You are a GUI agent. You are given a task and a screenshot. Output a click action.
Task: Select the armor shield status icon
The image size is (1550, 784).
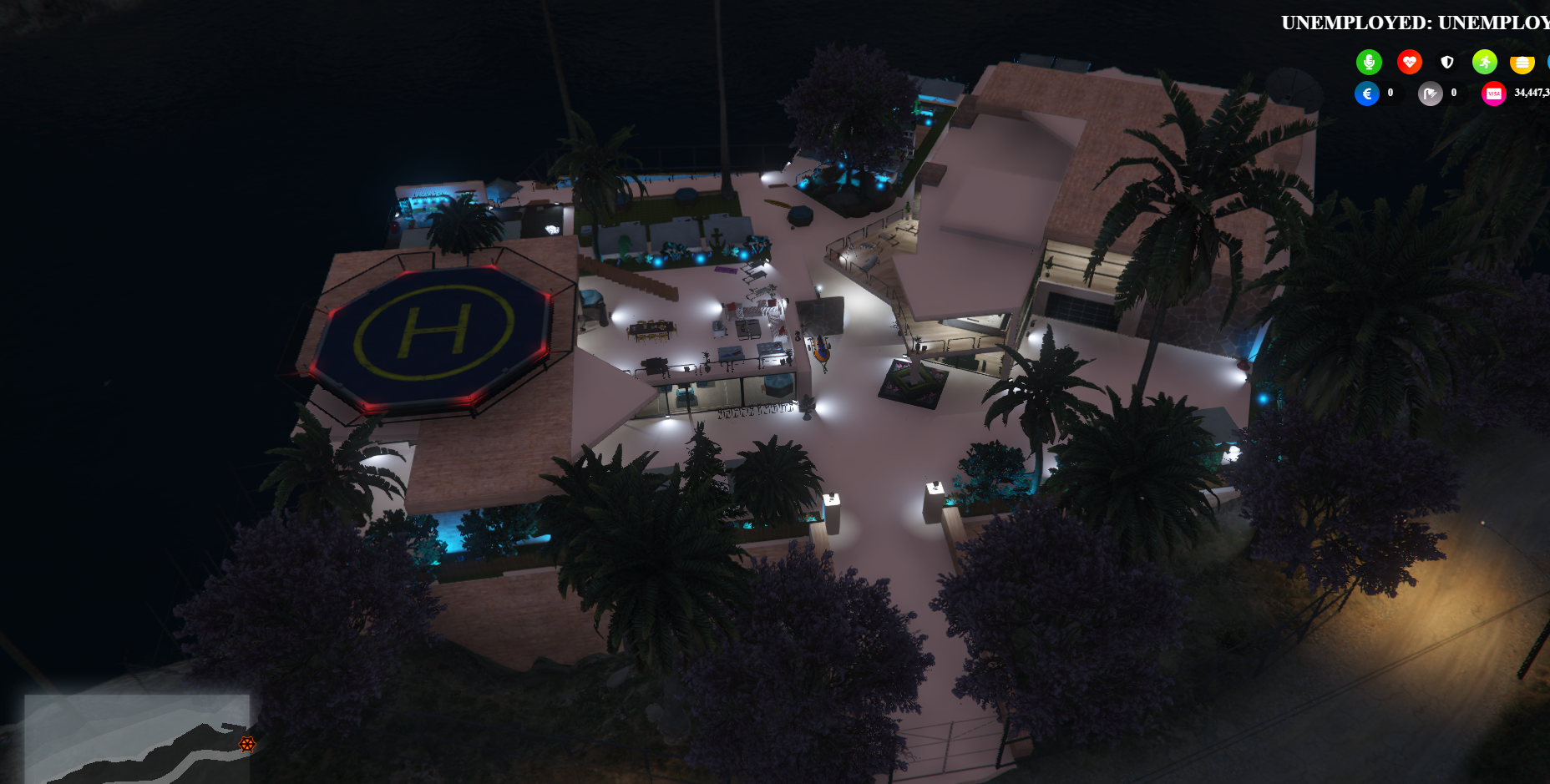(x=1447, y=62)
